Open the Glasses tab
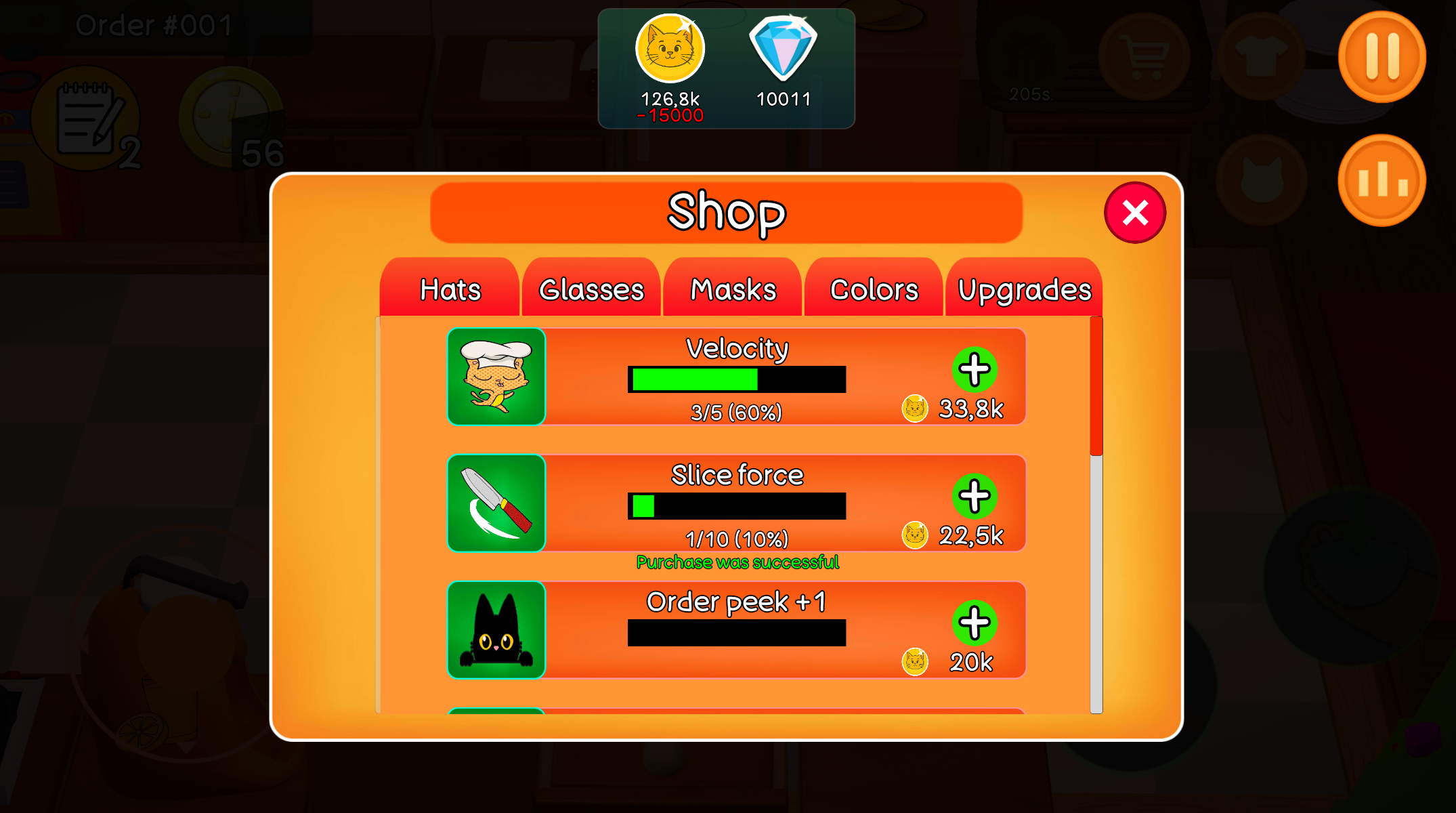Screen dimensions: 1456x813 point(590,289)
